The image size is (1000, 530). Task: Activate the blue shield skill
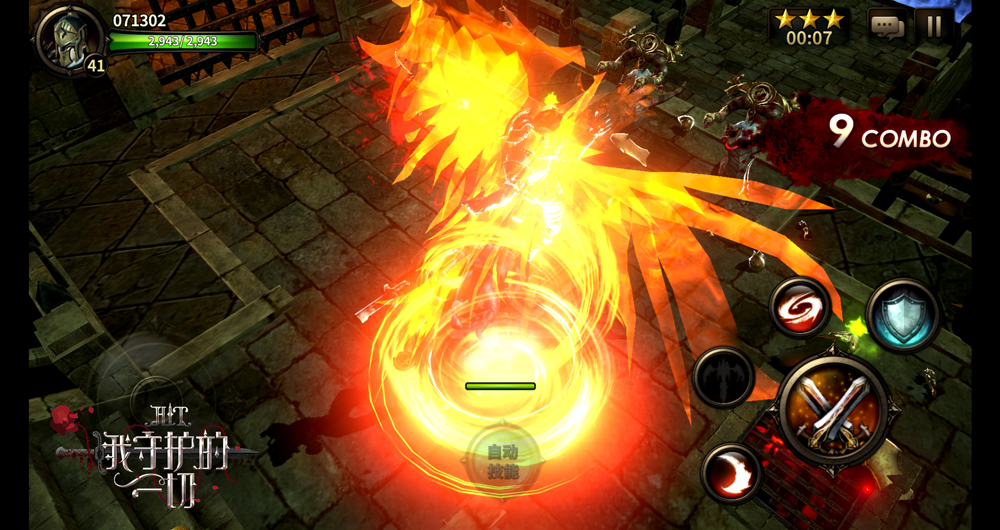click(x=902, y=316)
